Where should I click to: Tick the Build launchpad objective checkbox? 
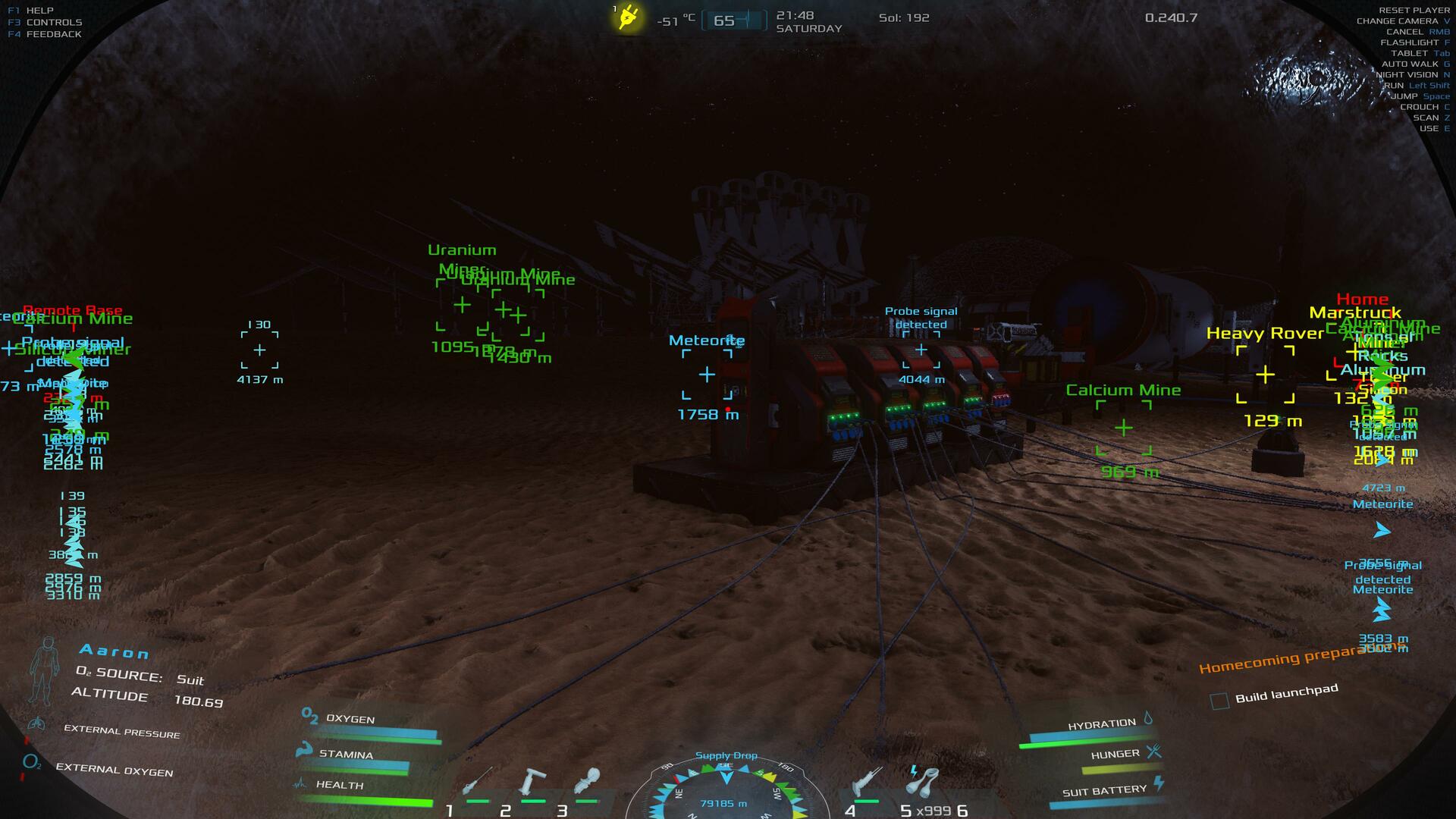[x=1219, y=701]
